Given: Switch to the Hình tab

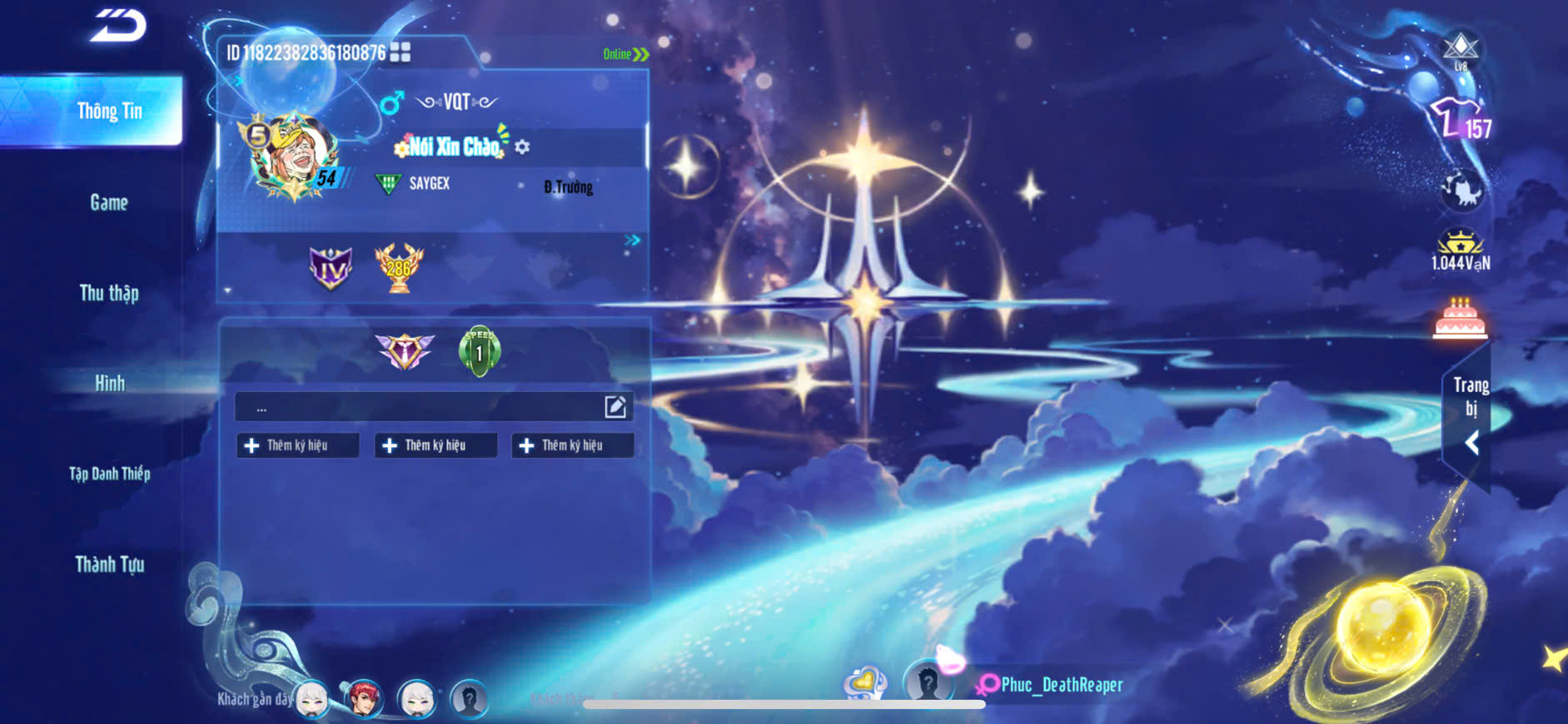Looking at the screenshot, I should [109, 384].
